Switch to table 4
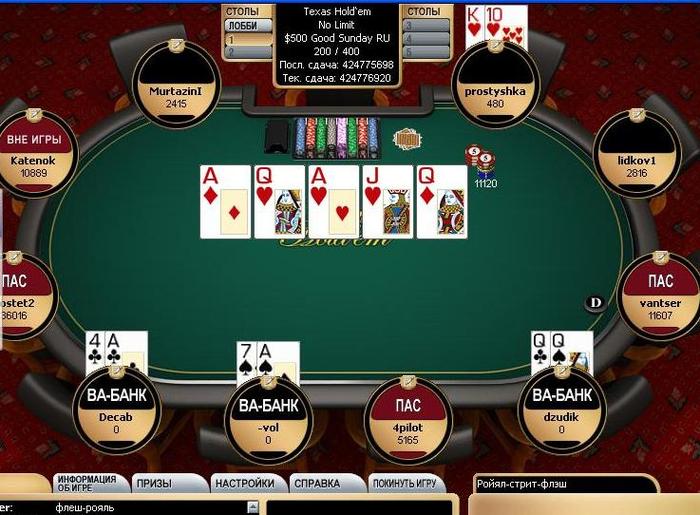Viewport: 700px width, 515px height. (425, 39)
